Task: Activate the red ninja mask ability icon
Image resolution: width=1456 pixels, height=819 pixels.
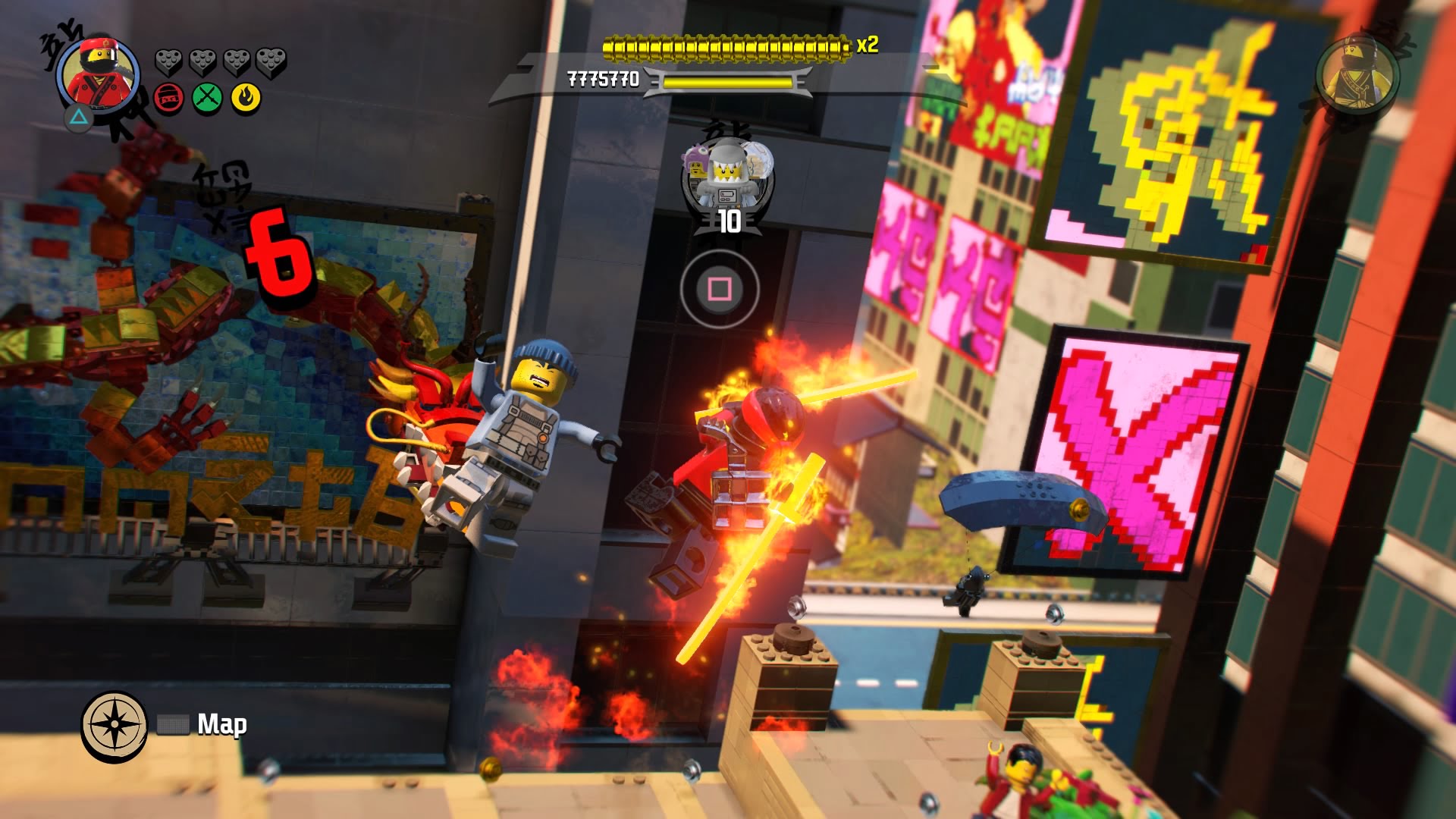Action: pos(168,98)
